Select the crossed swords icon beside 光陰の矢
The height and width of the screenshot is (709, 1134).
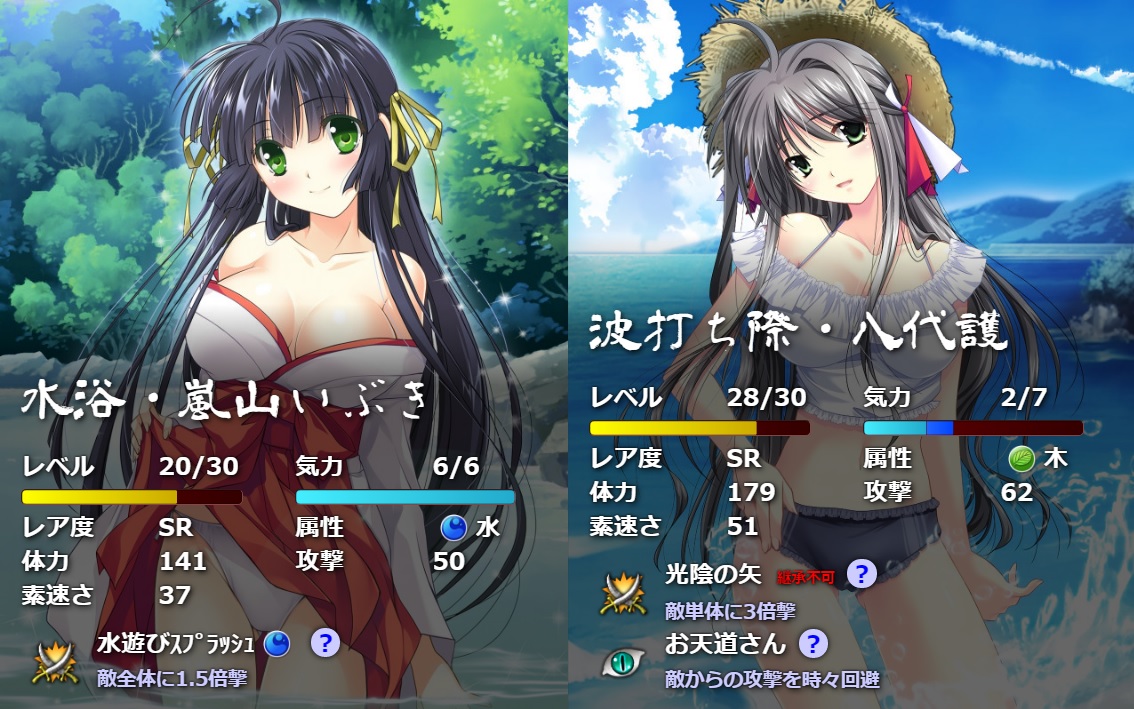[622, 593]
